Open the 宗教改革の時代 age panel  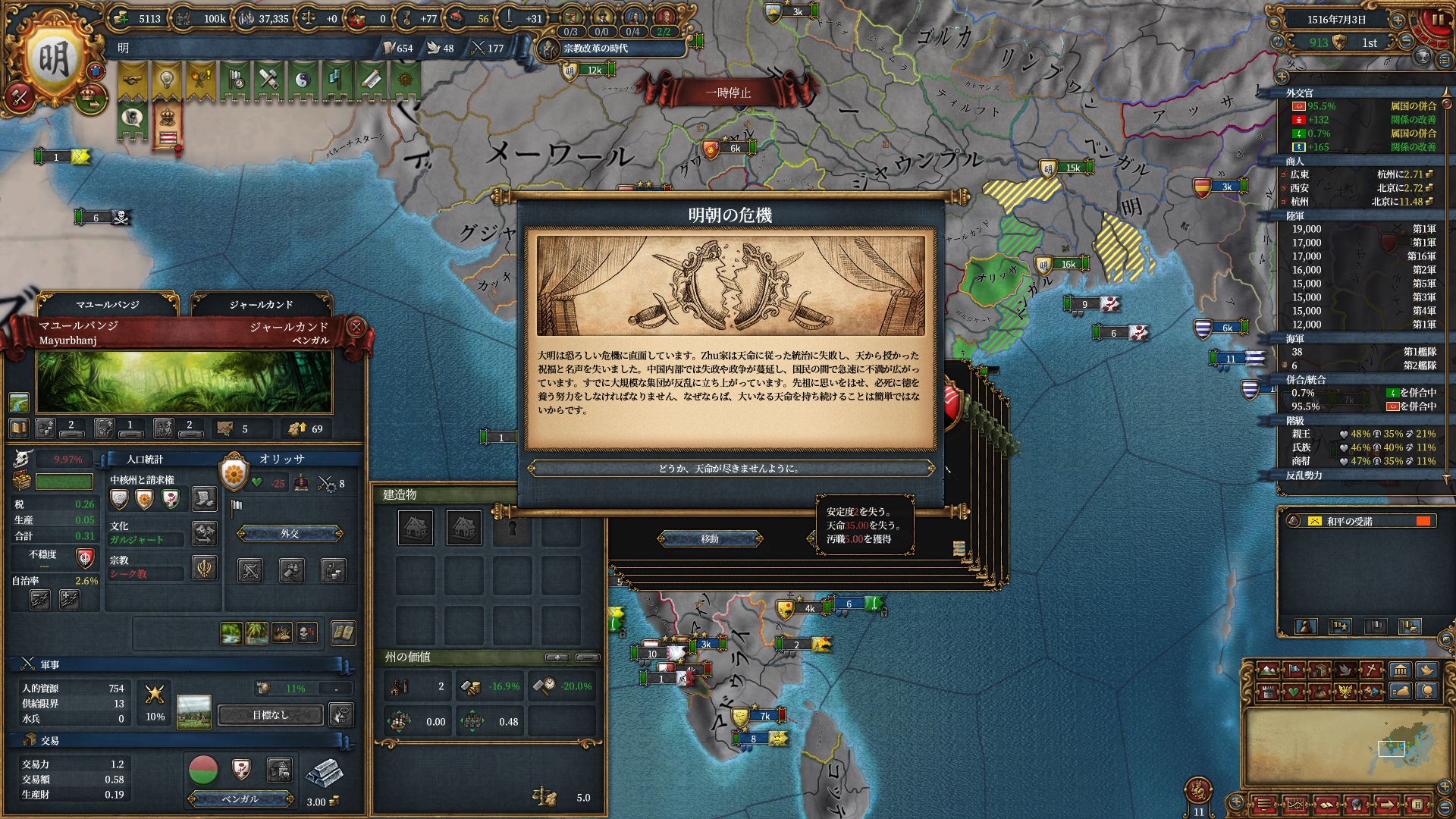[595, 49]
